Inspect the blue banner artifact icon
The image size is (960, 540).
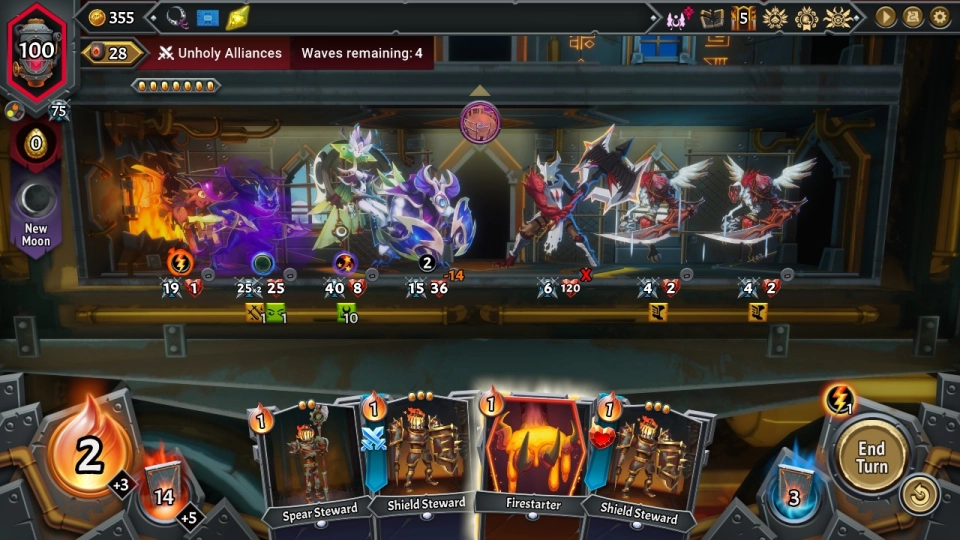coord(208,17)
